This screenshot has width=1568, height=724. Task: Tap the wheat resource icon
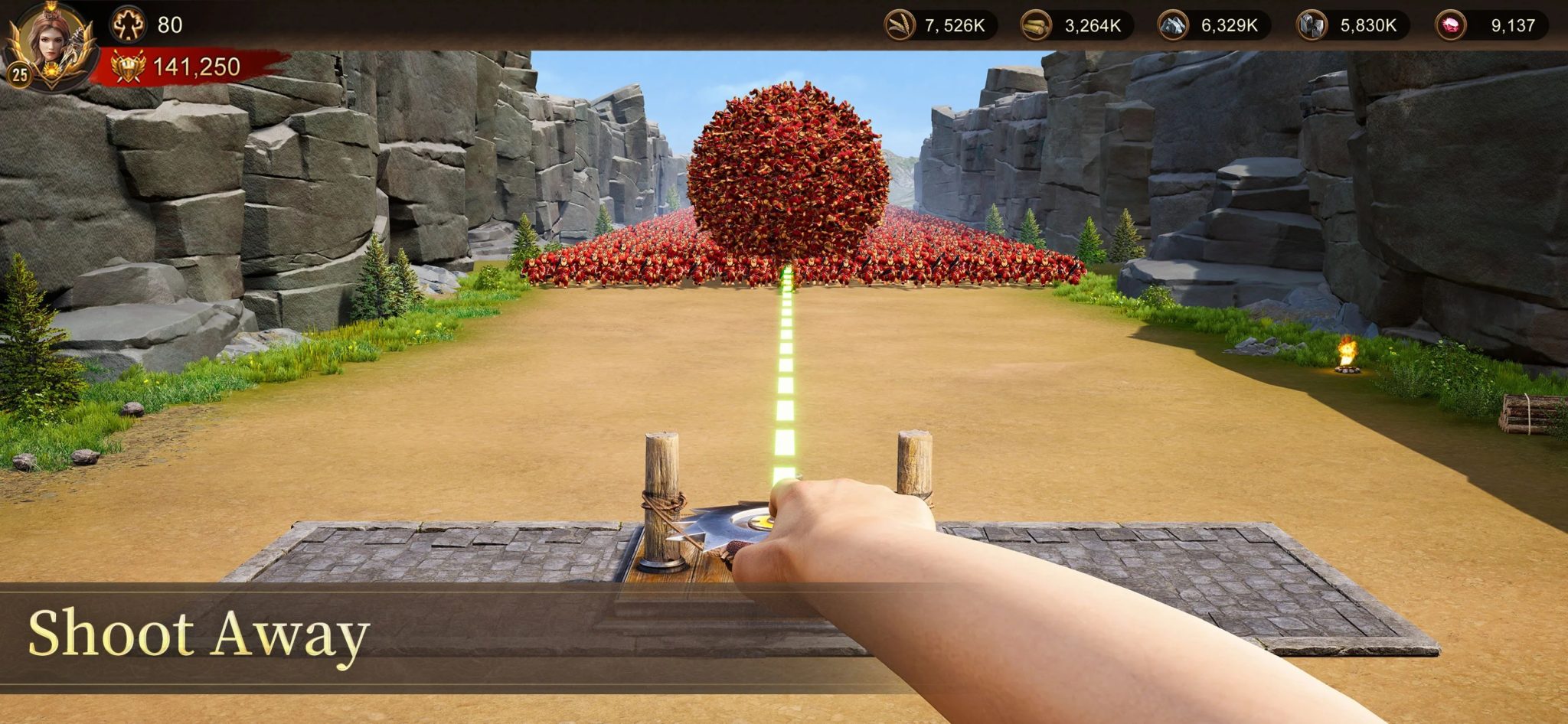coord(901,24)
